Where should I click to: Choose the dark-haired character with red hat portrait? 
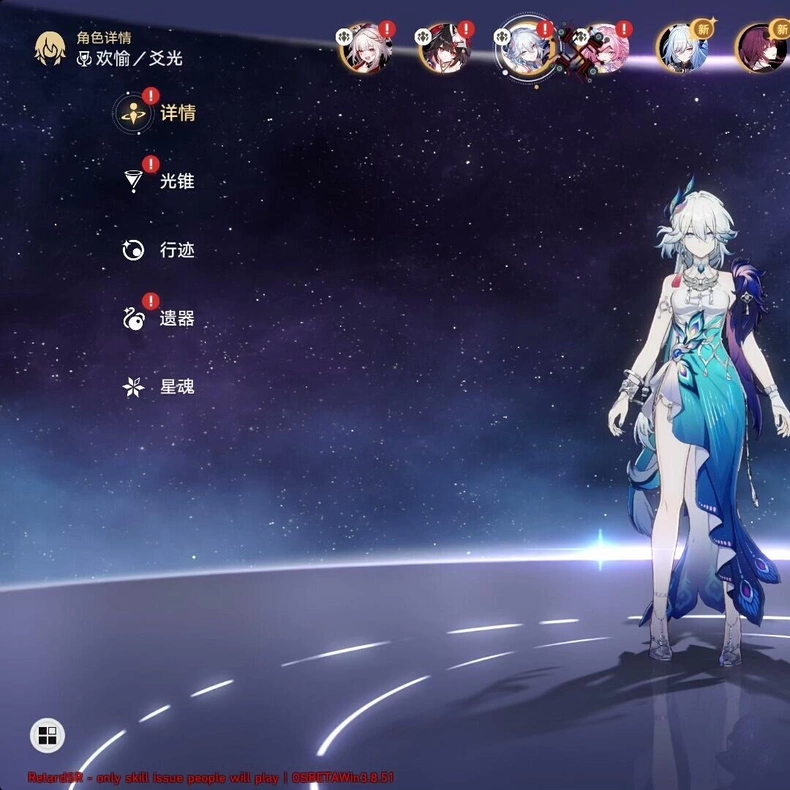coord(442,49)
